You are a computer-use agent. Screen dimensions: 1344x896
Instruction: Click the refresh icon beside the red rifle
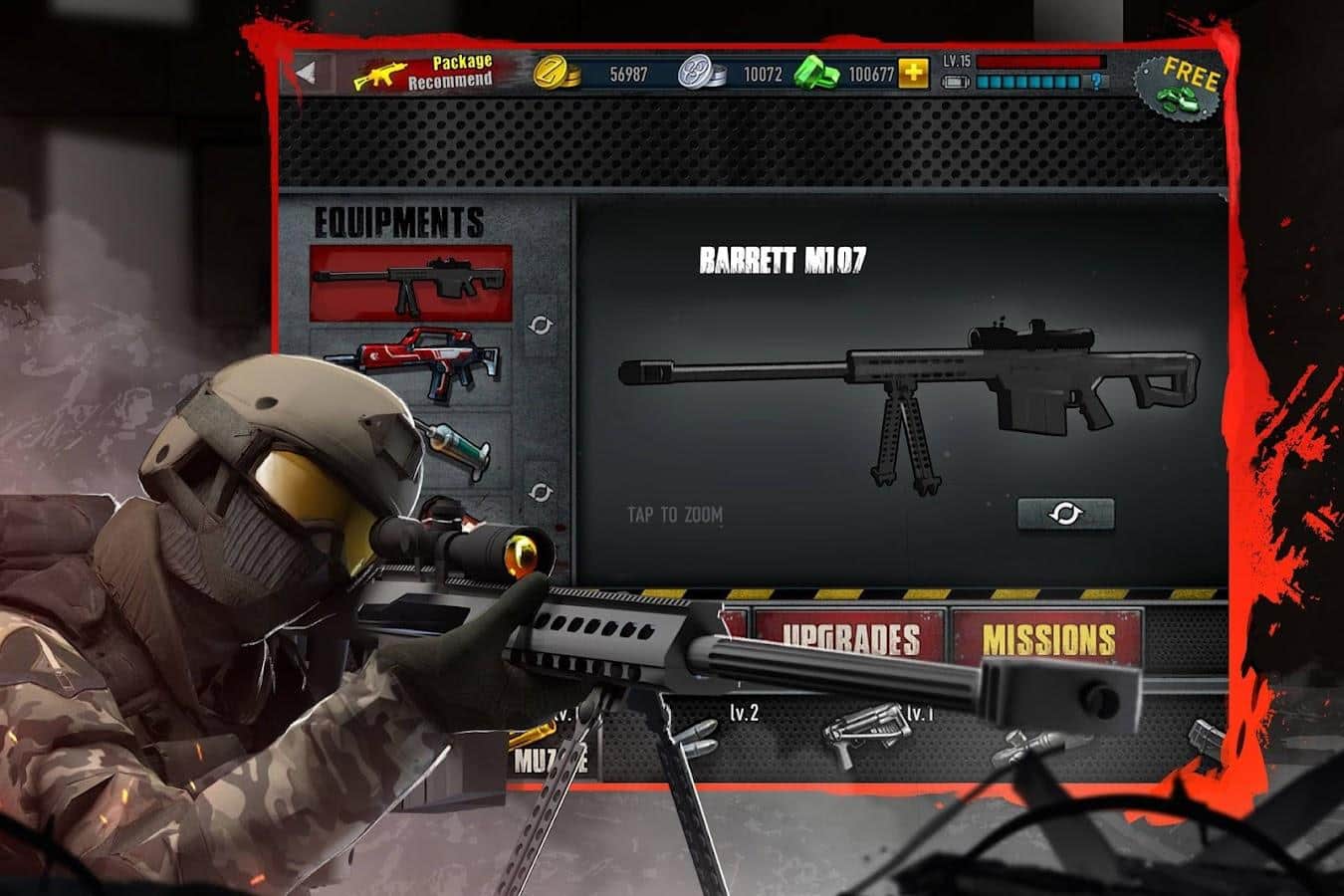(x=543, y=324)
